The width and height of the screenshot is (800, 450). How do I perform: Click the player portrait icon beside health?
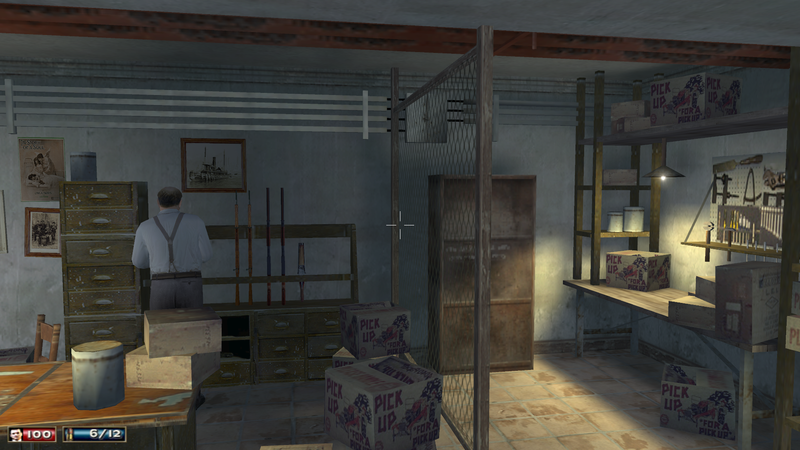(17, 435)
